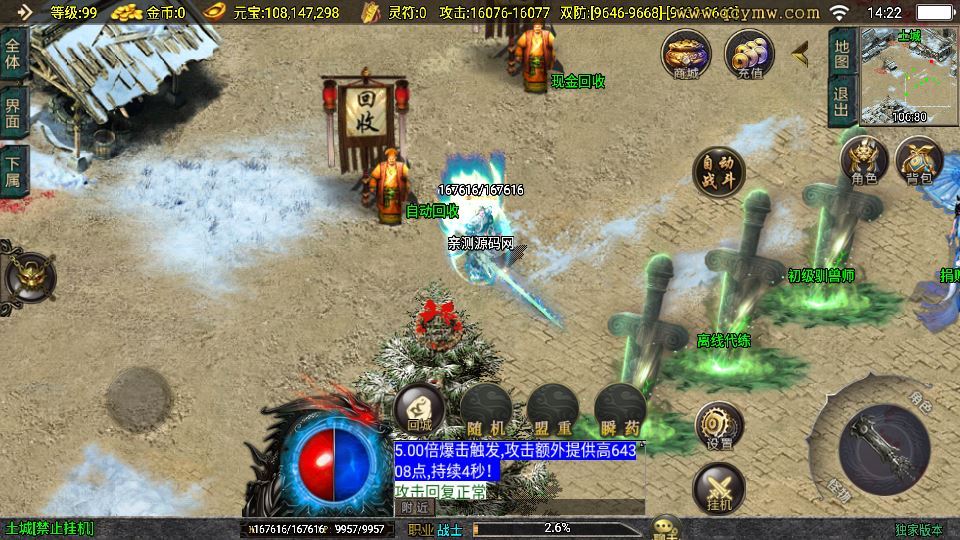Toggle 挂机 idle mode with crossed swords
This screenshot has height=540, width=960.
click(718, 490)
